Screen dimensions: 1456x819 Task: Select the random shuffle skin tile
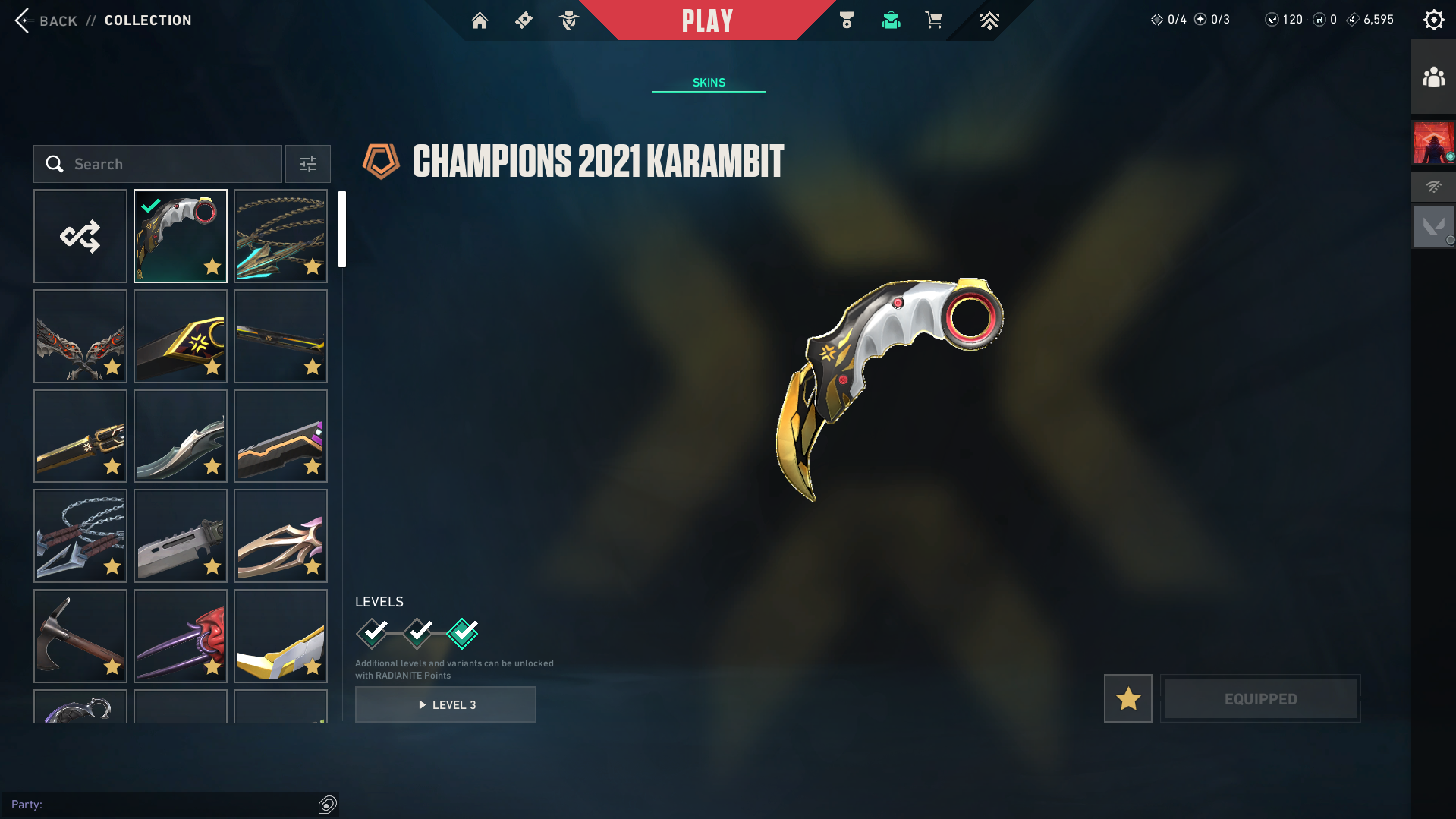click(80, 236)
